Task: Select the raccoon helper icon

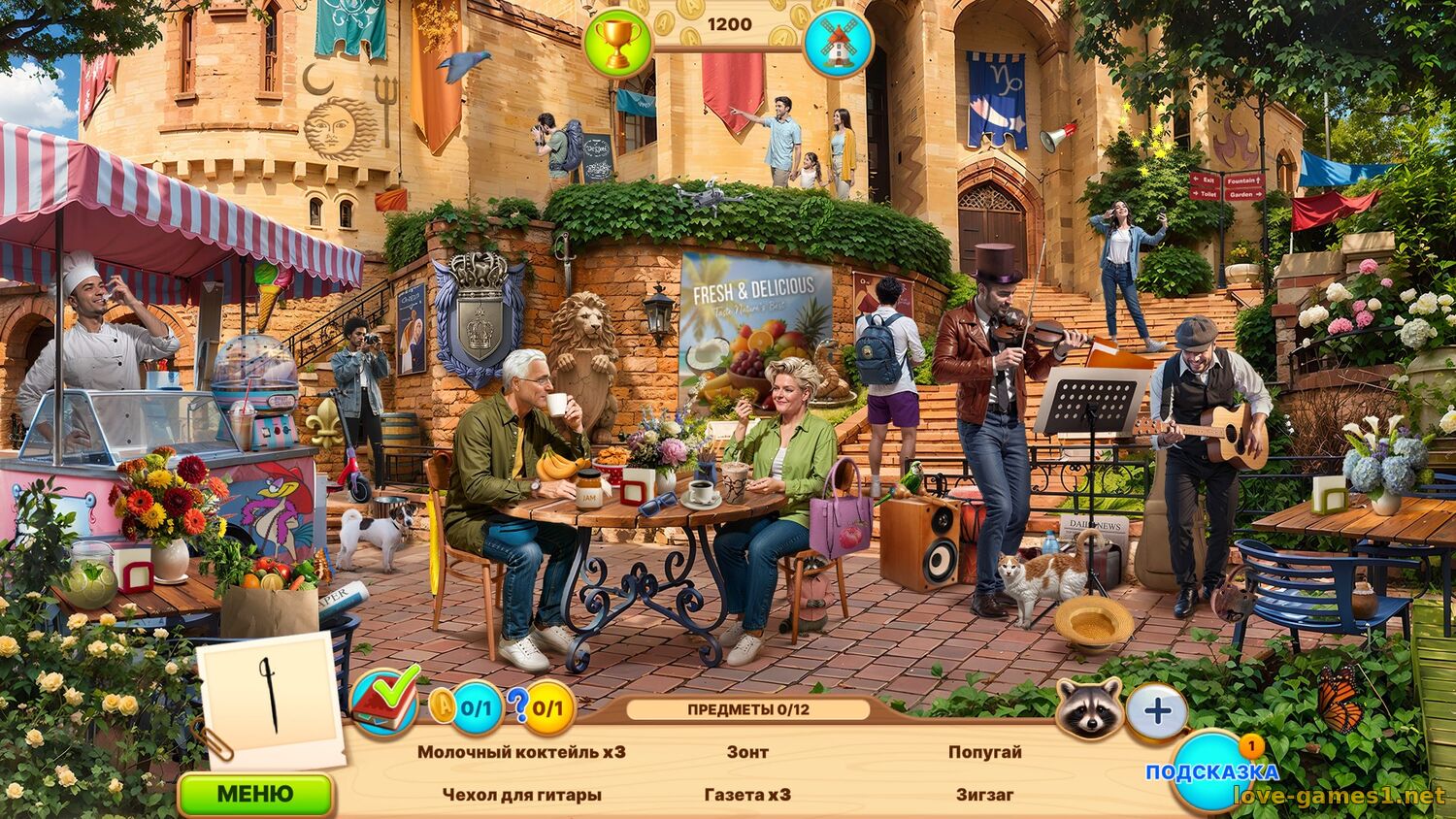Action: pos(1089,708)
